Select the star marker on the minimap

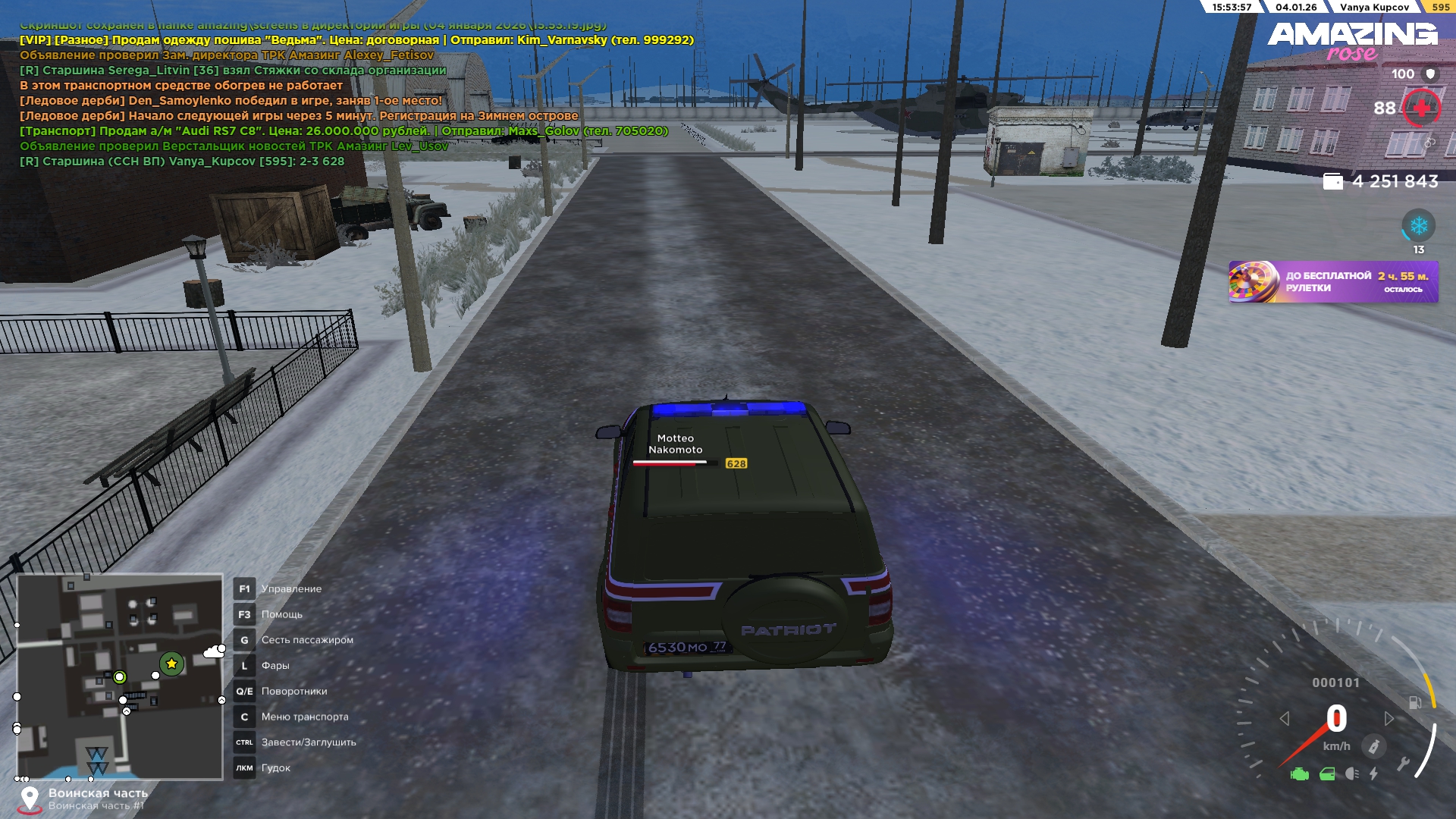[x=171, y=664]
